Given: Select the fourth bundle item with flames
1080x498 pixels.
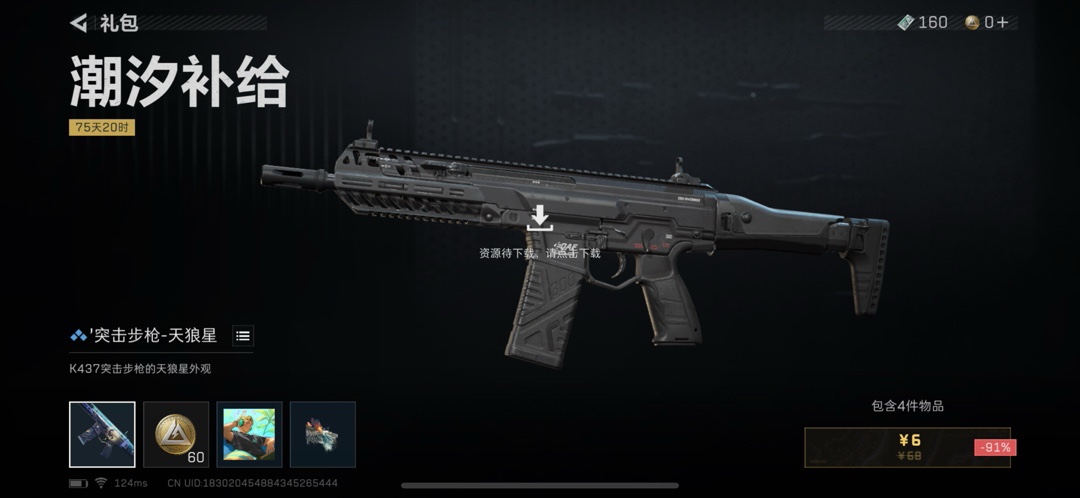Looking at the screenshot, I should (322, 435).
